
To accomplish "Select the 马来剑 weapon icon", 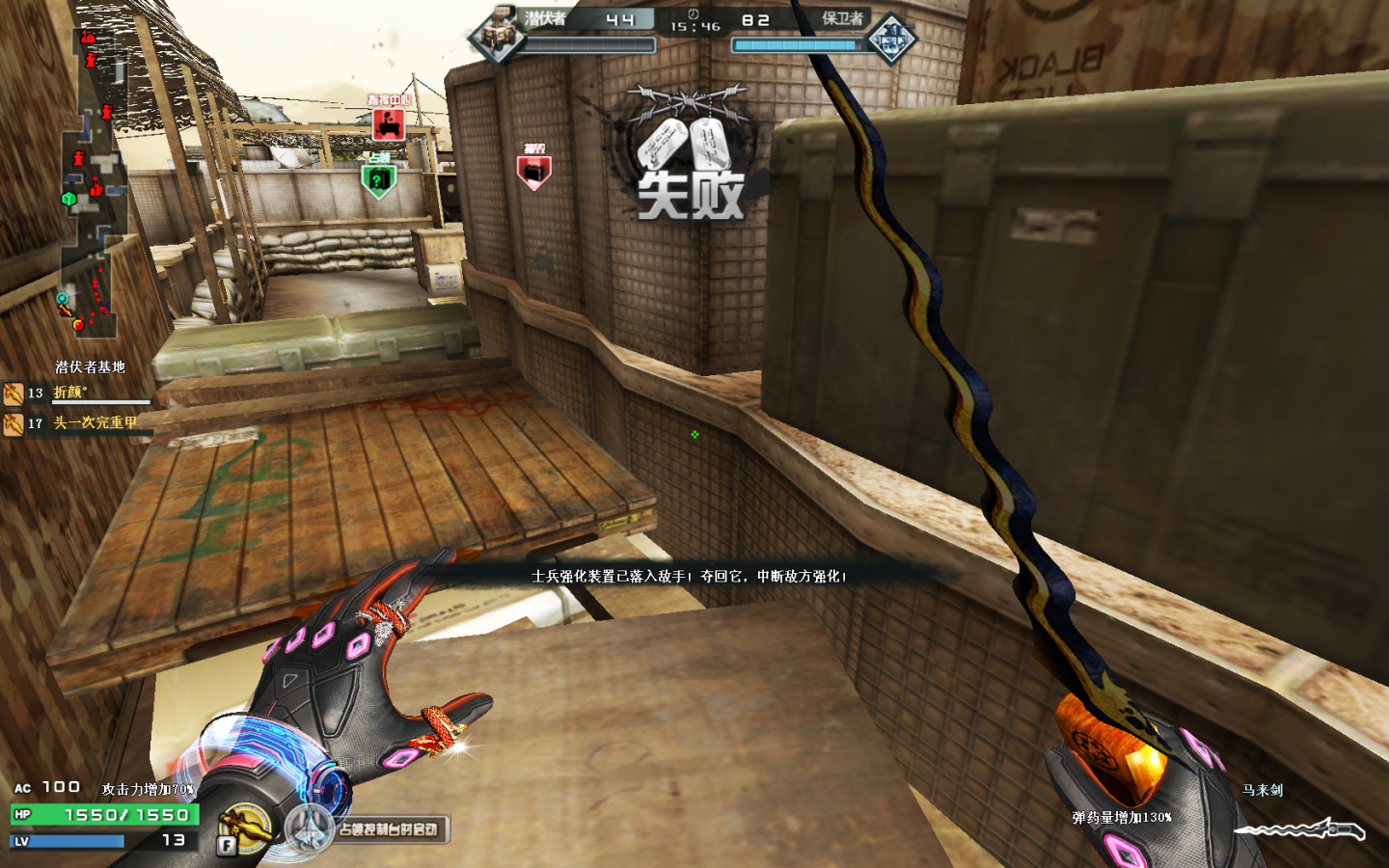I will point(1300,829).
